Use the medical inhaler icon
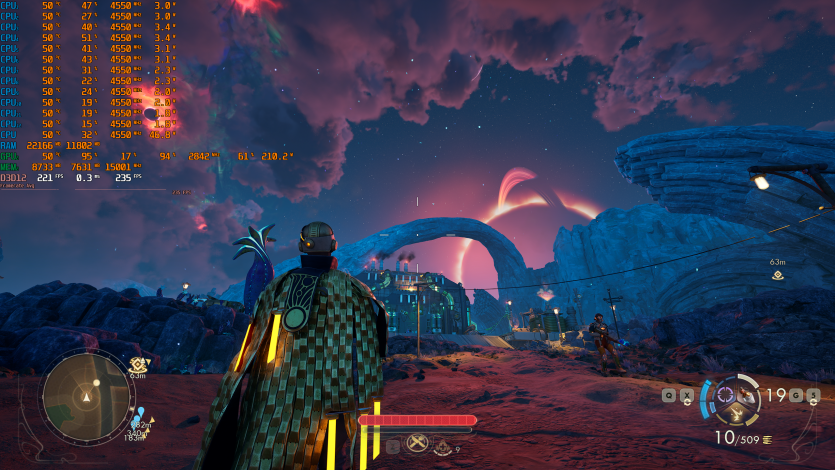This screenshot has height=470, width=835. click(x=443, y=447)
